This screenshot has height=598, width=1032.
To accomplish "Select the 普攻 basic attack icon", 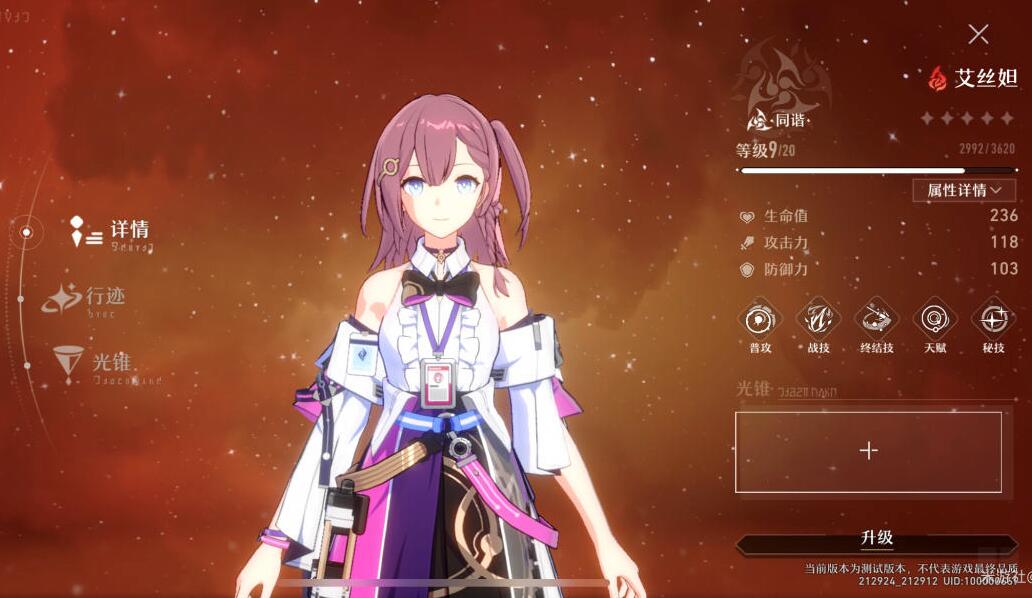I will (760, 320).
